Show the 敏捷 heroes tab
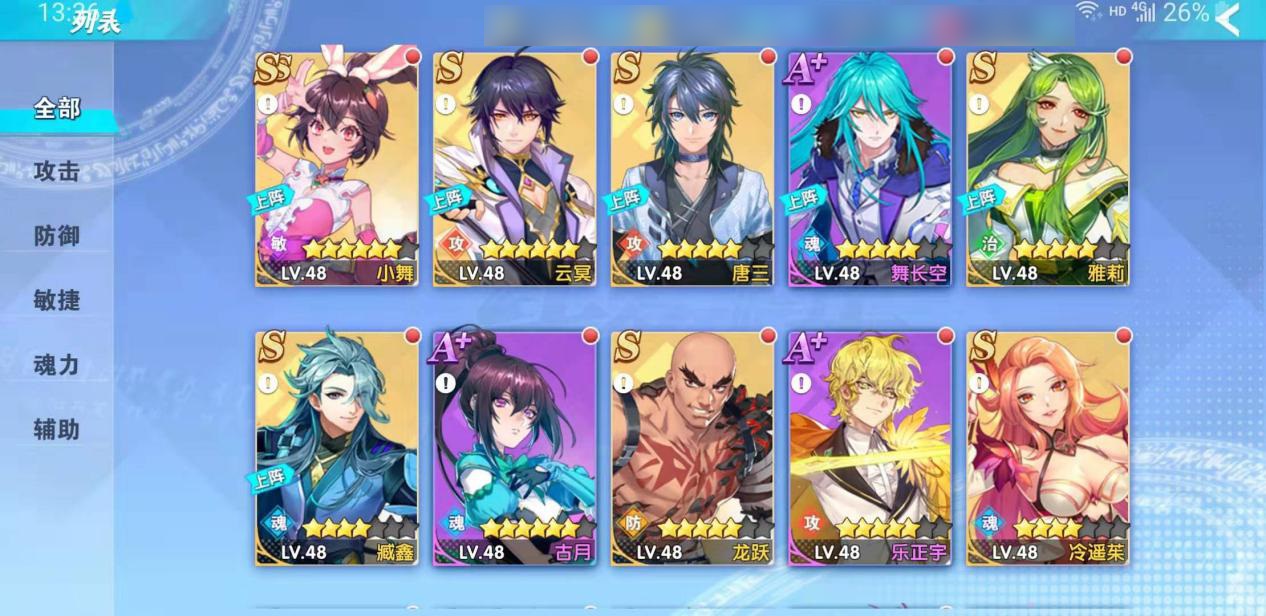 click(57, 300)
